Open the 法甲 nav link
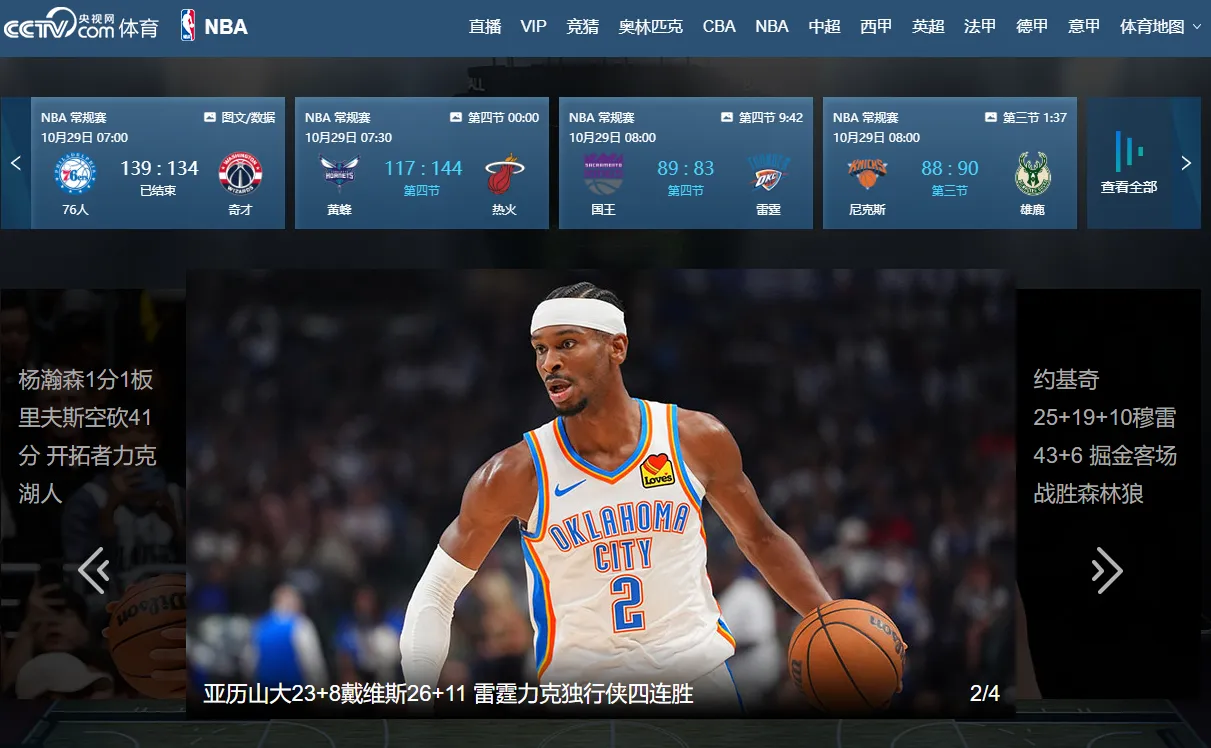The image size is (1211, 748). [x=980, y=27]
